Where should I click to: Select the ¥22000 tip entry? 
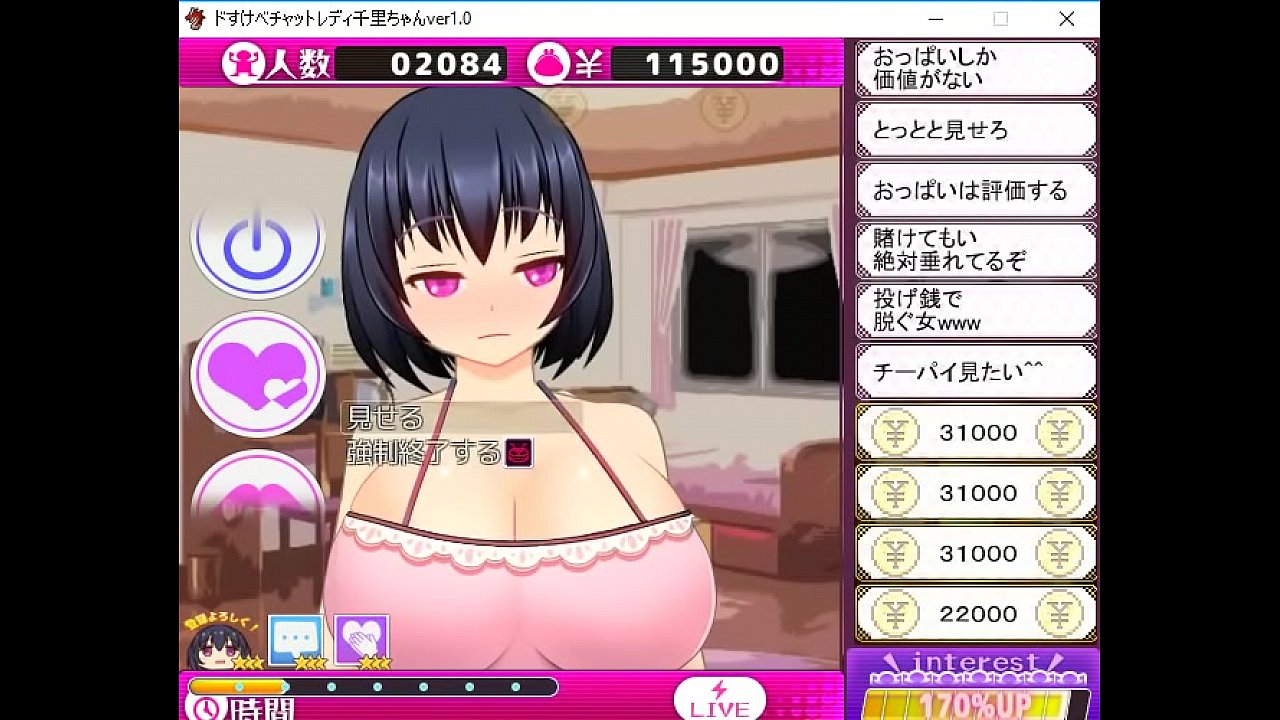click(975, 614)
